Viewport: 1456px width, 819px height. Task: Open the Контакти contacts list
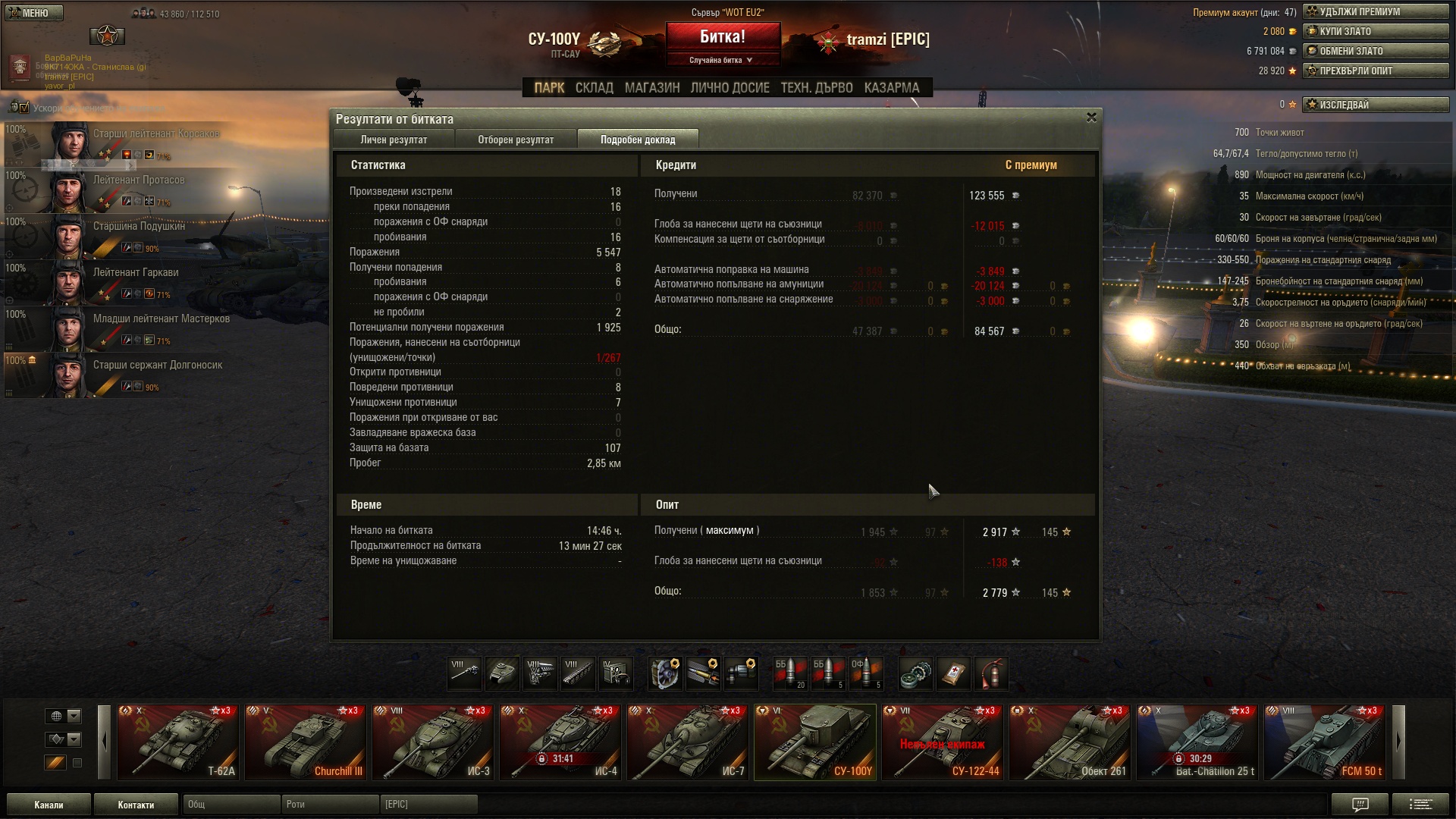(x=136, y=805)
